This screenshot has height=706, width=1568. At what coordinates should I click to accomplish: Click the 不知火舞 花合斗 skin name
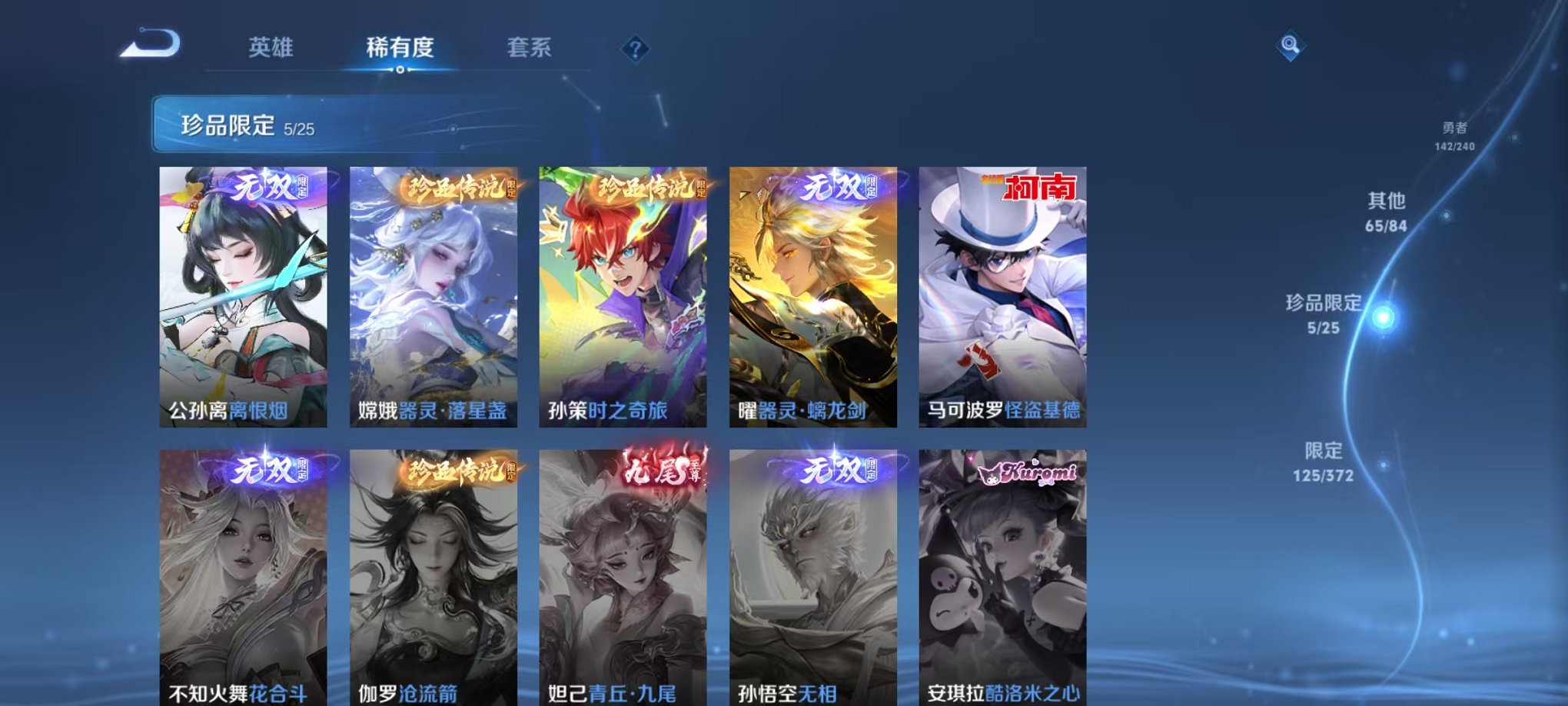236,690
